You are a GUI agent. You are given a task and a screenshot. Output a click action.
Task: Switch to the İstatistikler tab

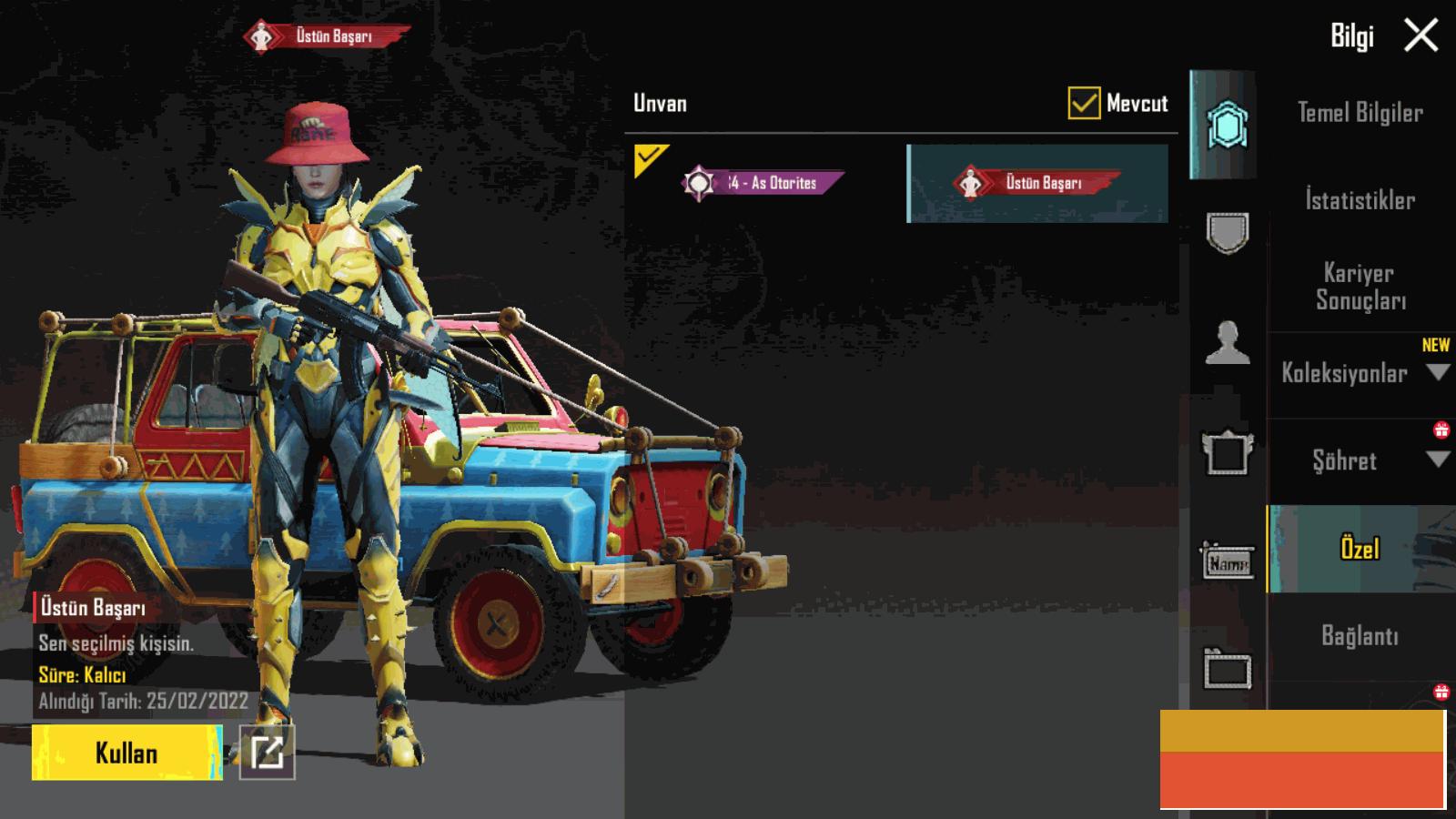coord(1360,200)
